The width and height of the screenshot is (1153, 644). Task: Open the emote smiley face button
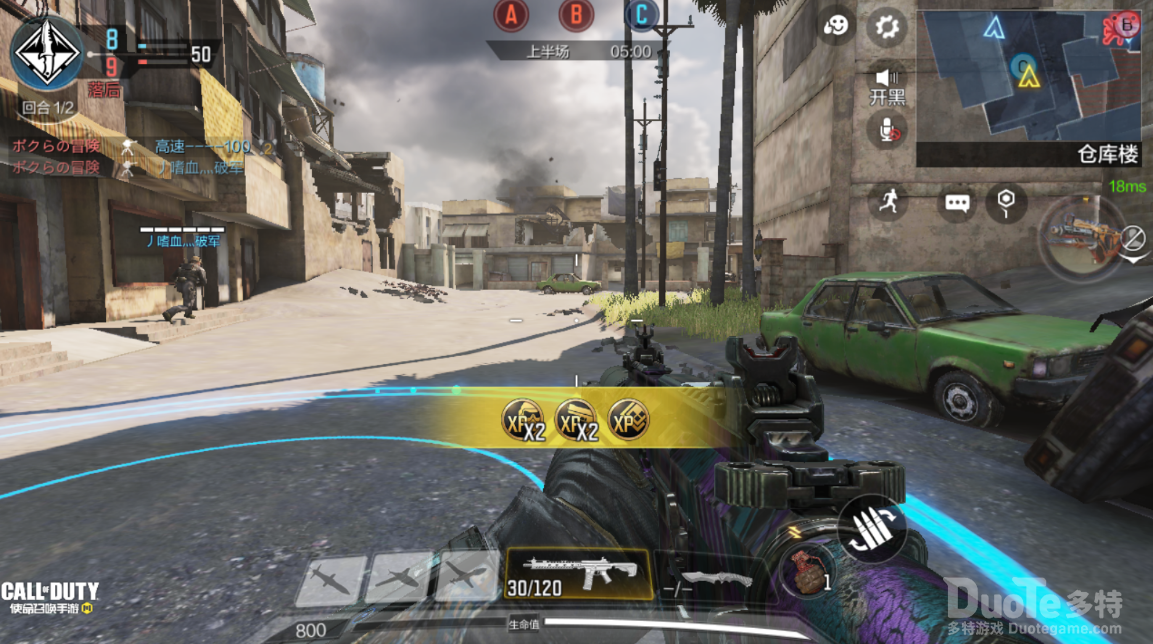pyautogui.click(x=836, y=28)
